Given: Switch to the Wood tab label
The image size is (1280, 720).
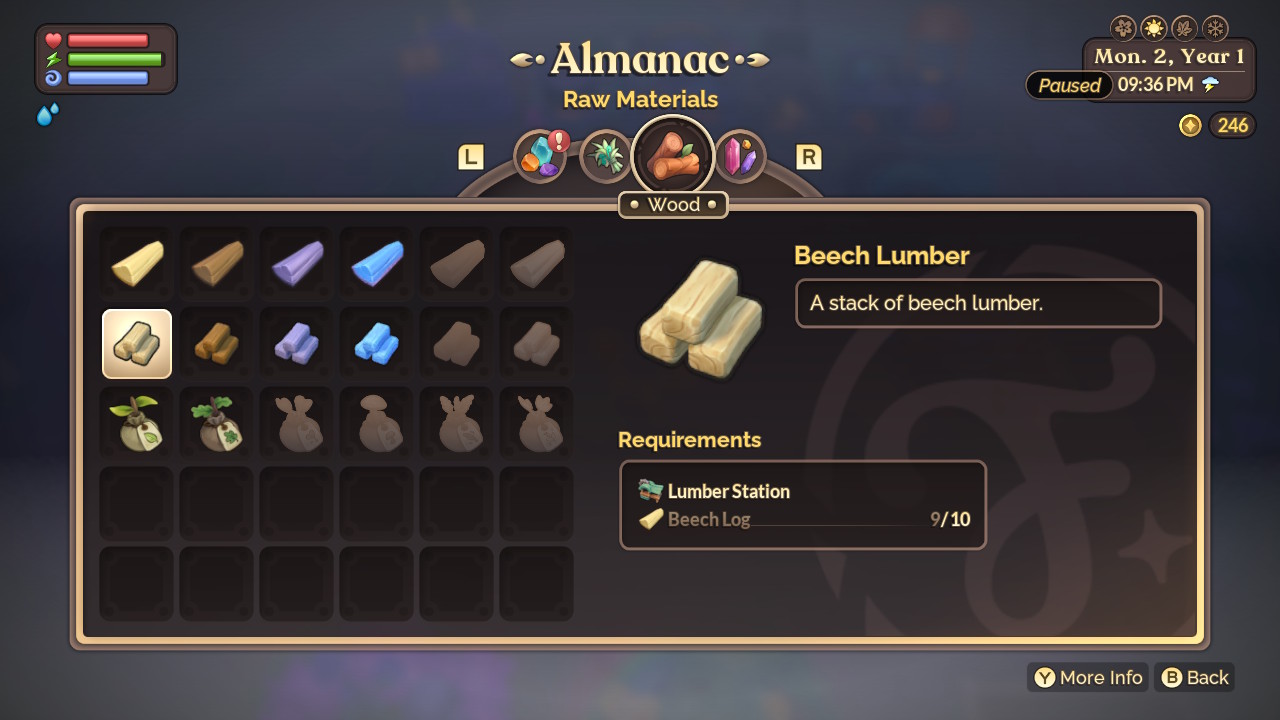Looking at the screenshot, I should point(673,204).
